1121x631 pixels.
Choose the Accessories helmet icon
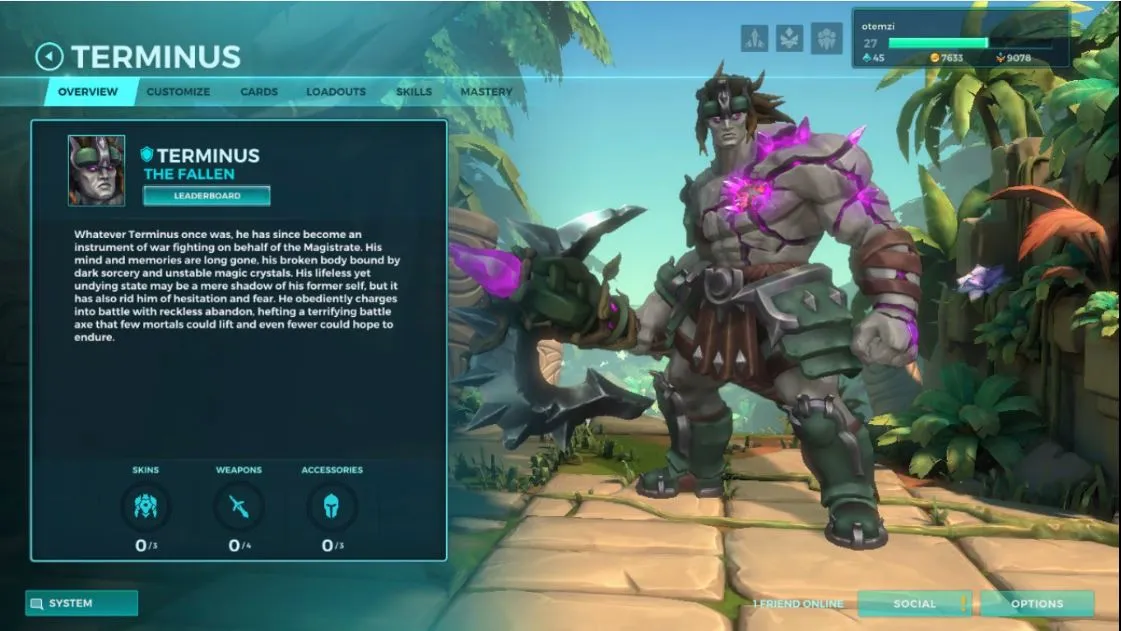(332, 507)
